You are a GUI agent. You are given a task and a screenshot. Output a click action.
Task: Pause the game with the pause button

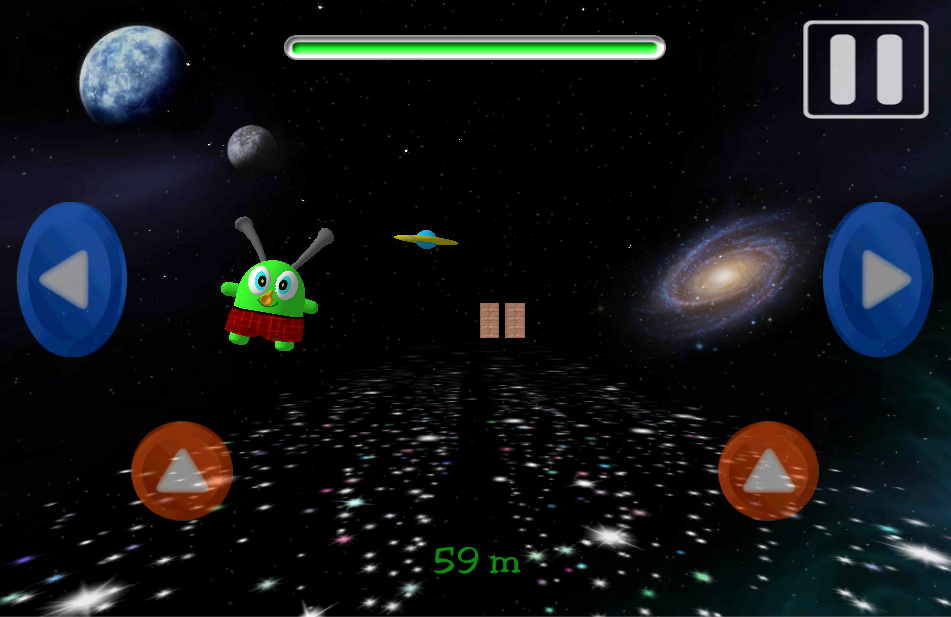tap(865, 69)
